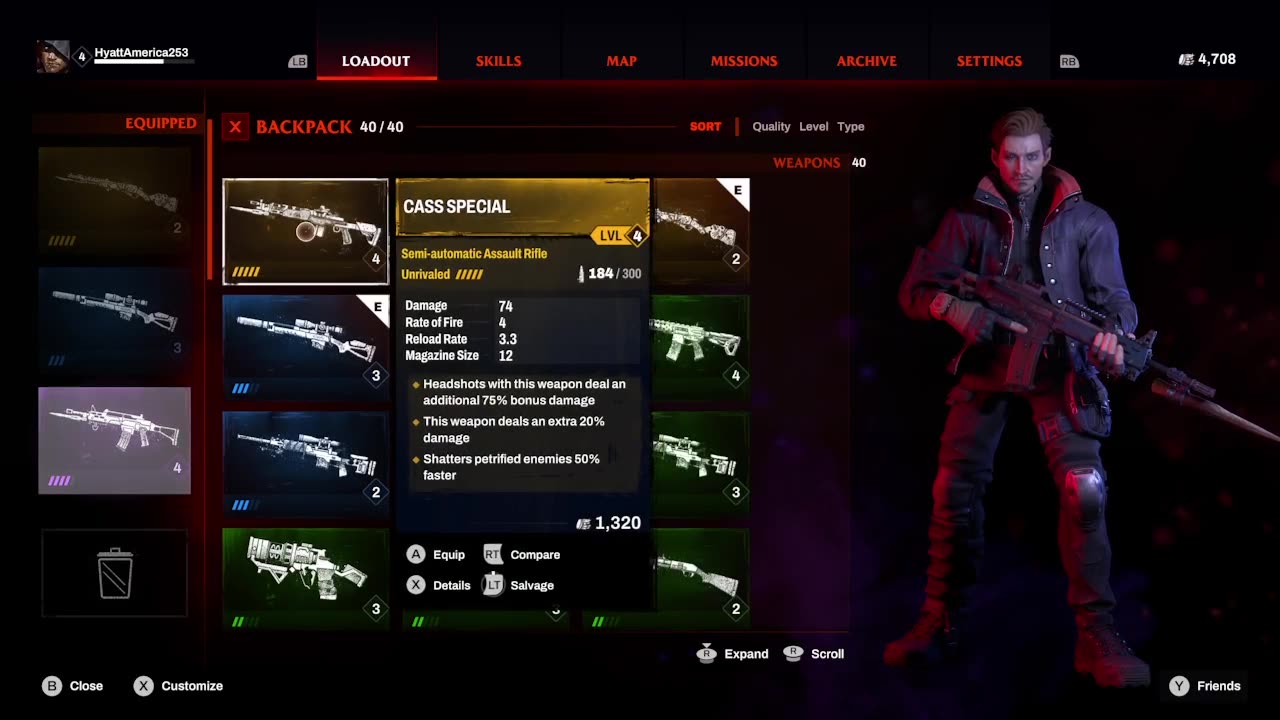The width and height of the screenshot is (1280, 720).
Task: View Details of the Cass Special
Action: point(438,586)
